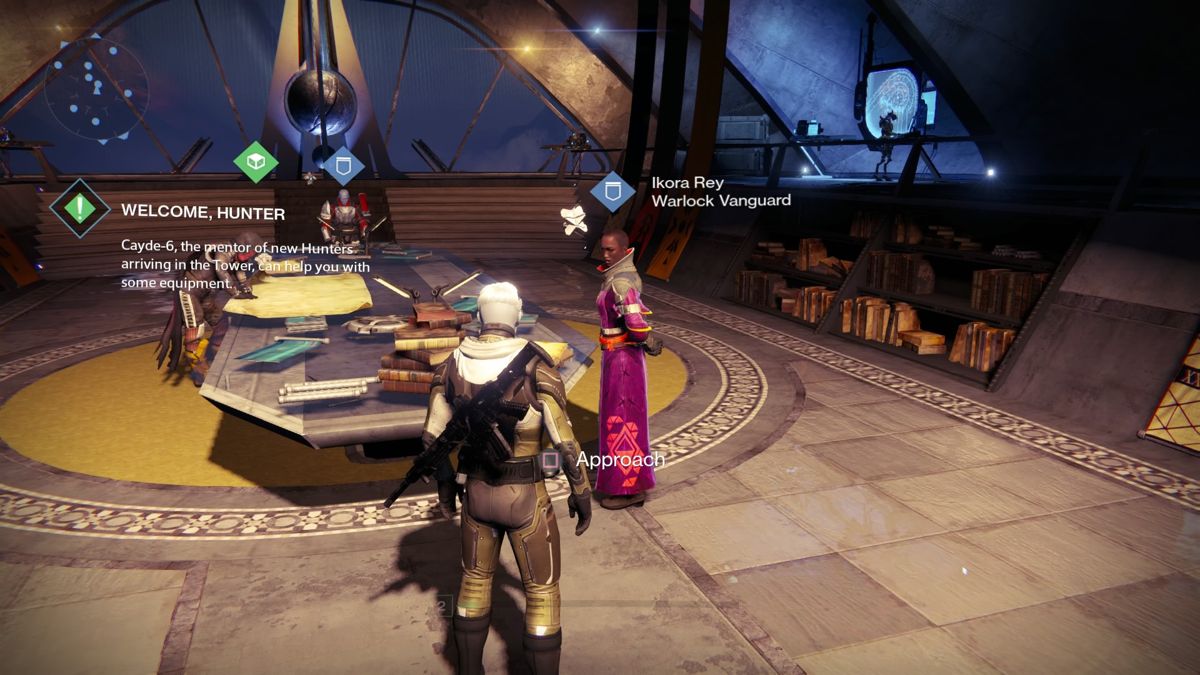Select the green cube waypoint marker
The width and height of the screenshot is (1200, 675).
coord(256,161)
